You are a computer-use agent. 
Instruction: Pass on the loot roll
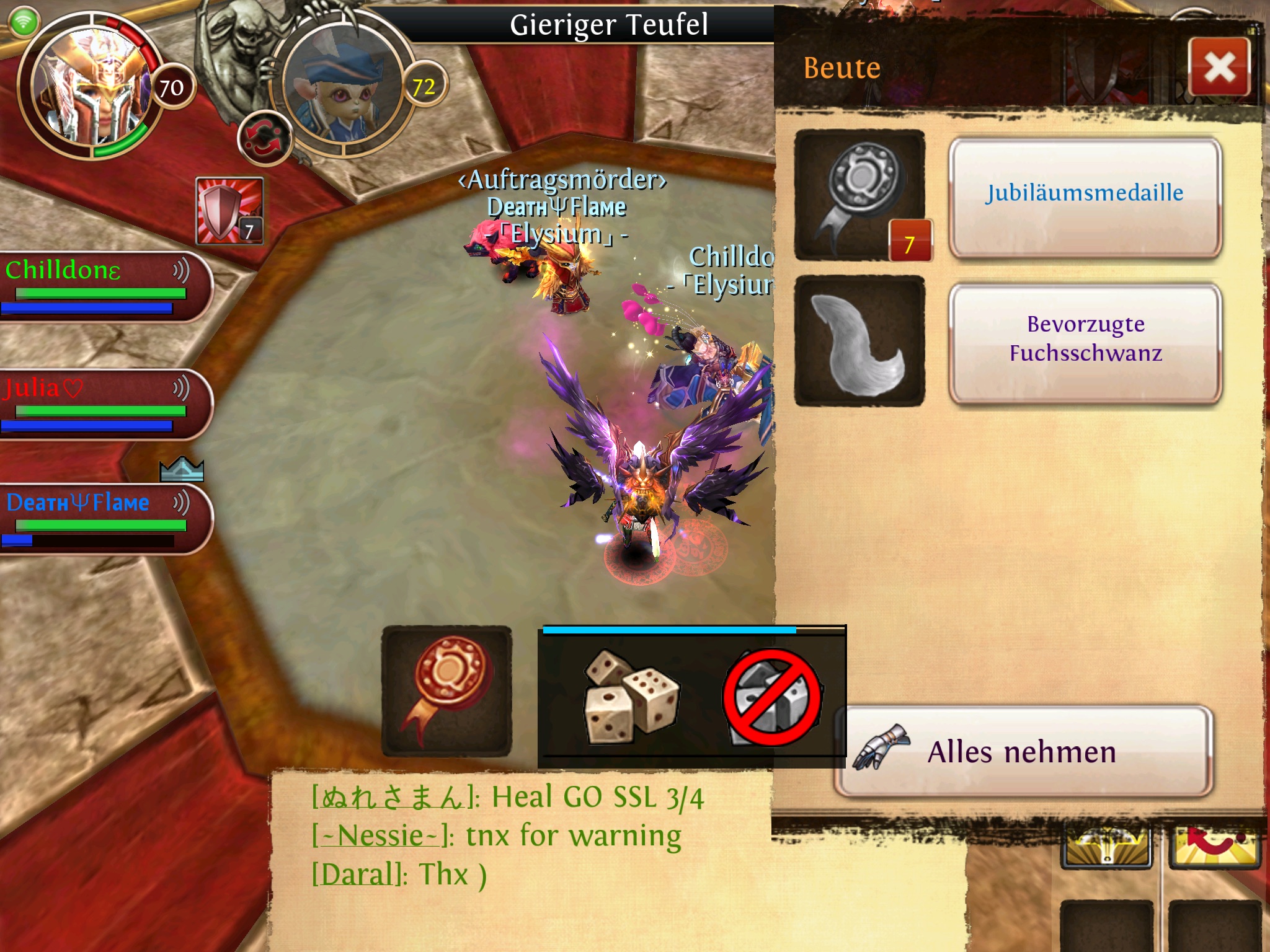(x=772, y=697)
